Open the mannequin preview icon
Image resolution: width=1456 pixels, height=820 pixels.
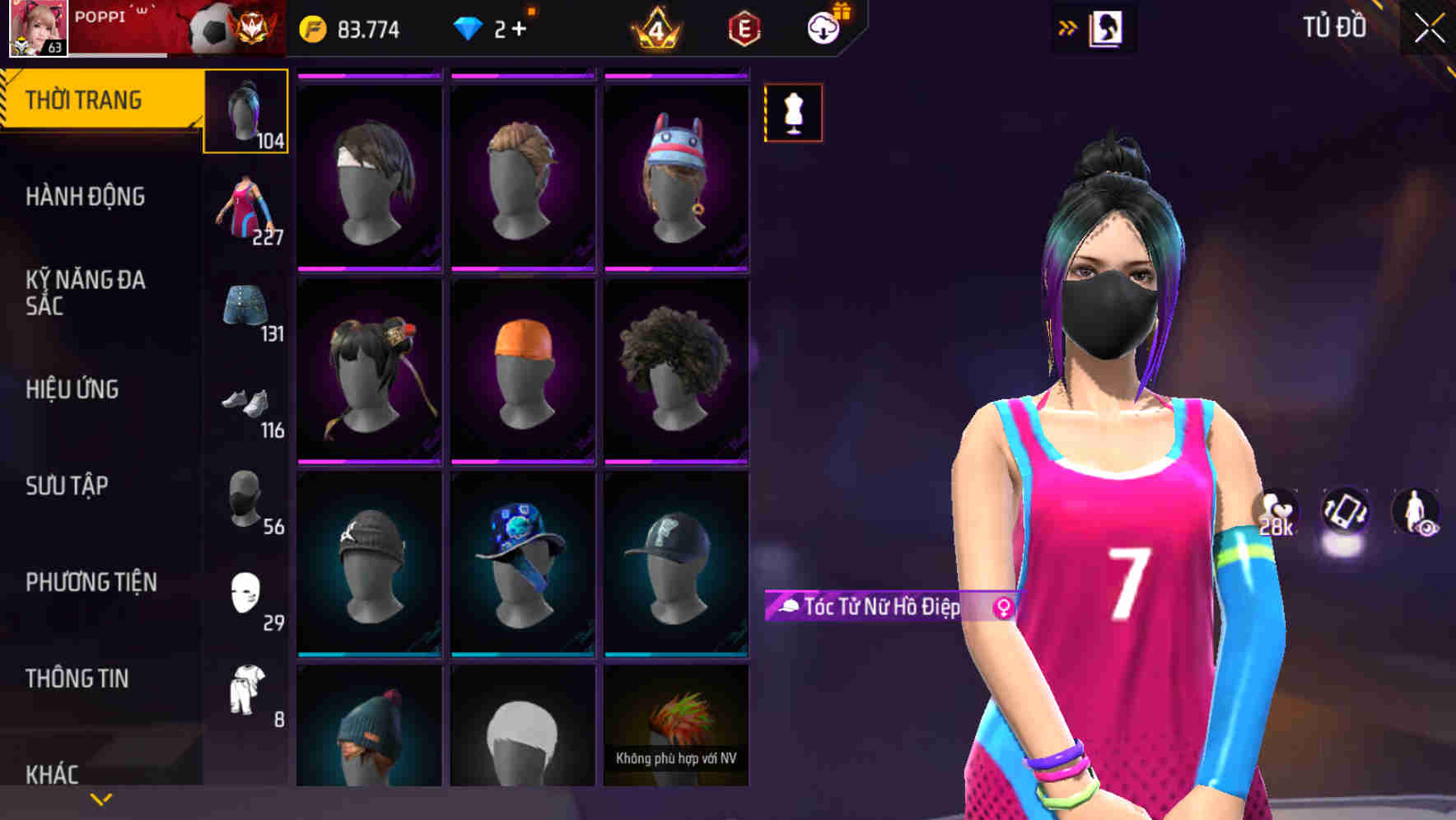[793, 113]
